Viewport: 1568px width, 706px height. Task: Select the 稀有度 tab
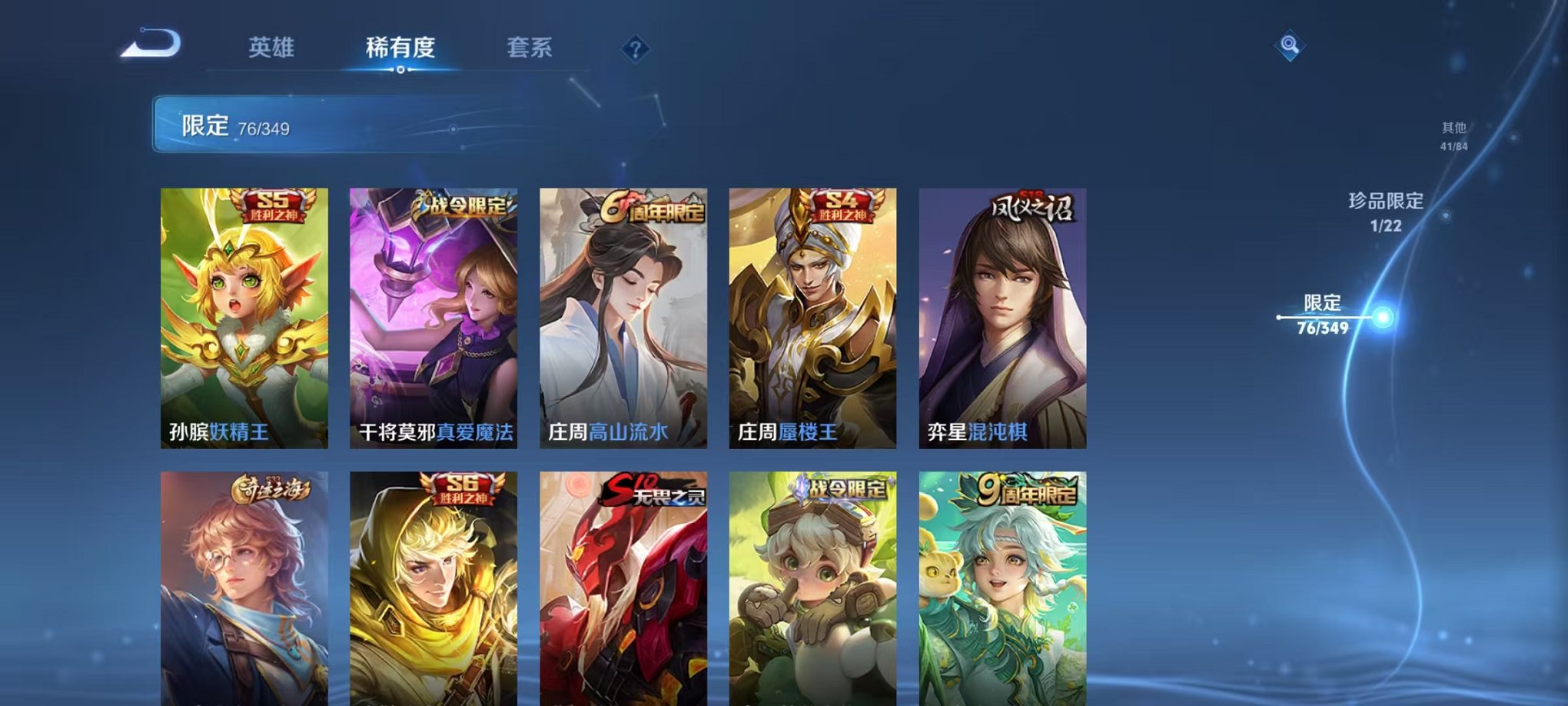pyautogui.click(x=400, y=48)
